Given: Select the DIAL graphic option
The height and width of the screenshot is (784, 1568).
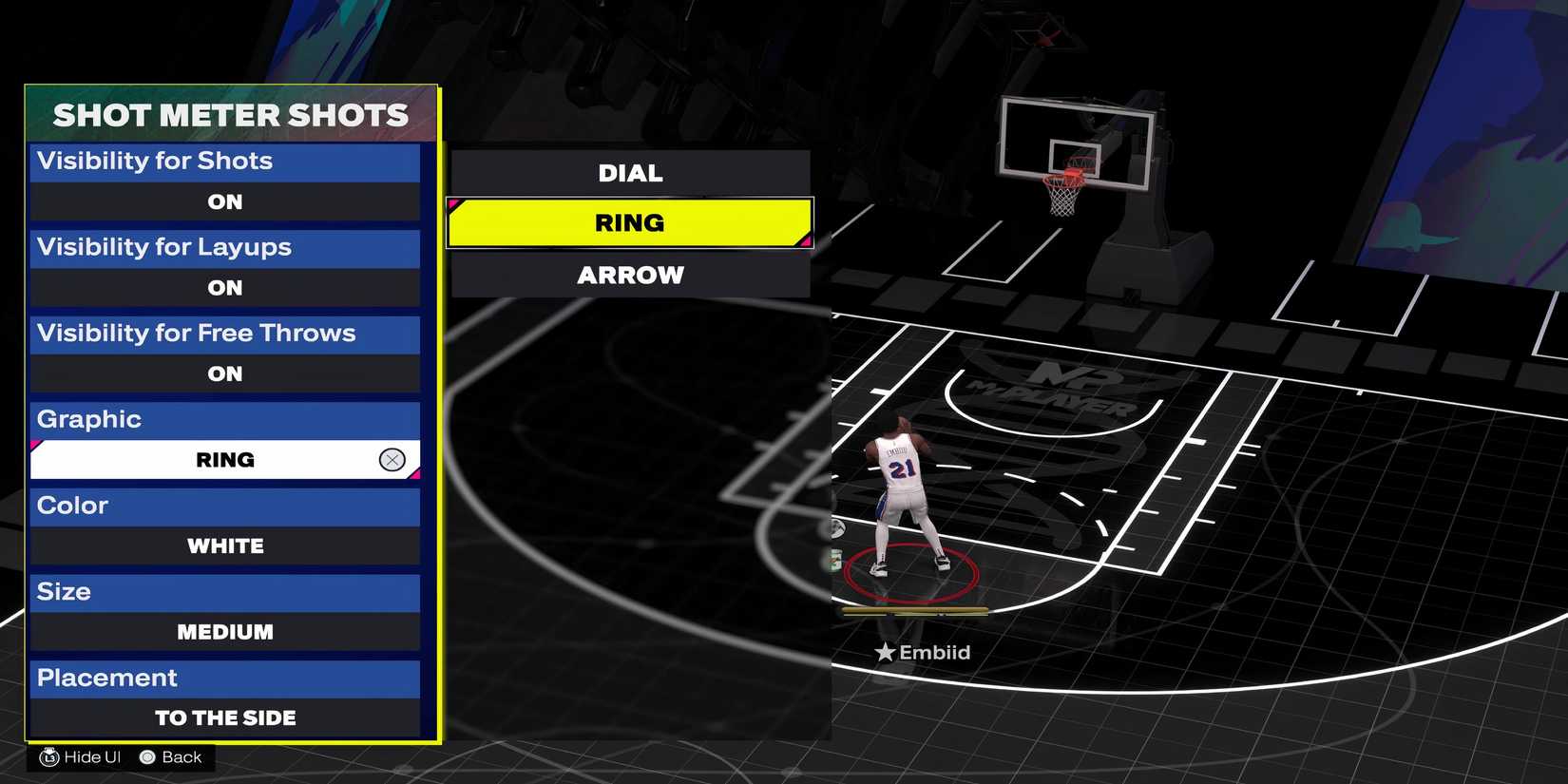Looking at the screenshot, I should (x=630, y=172).
